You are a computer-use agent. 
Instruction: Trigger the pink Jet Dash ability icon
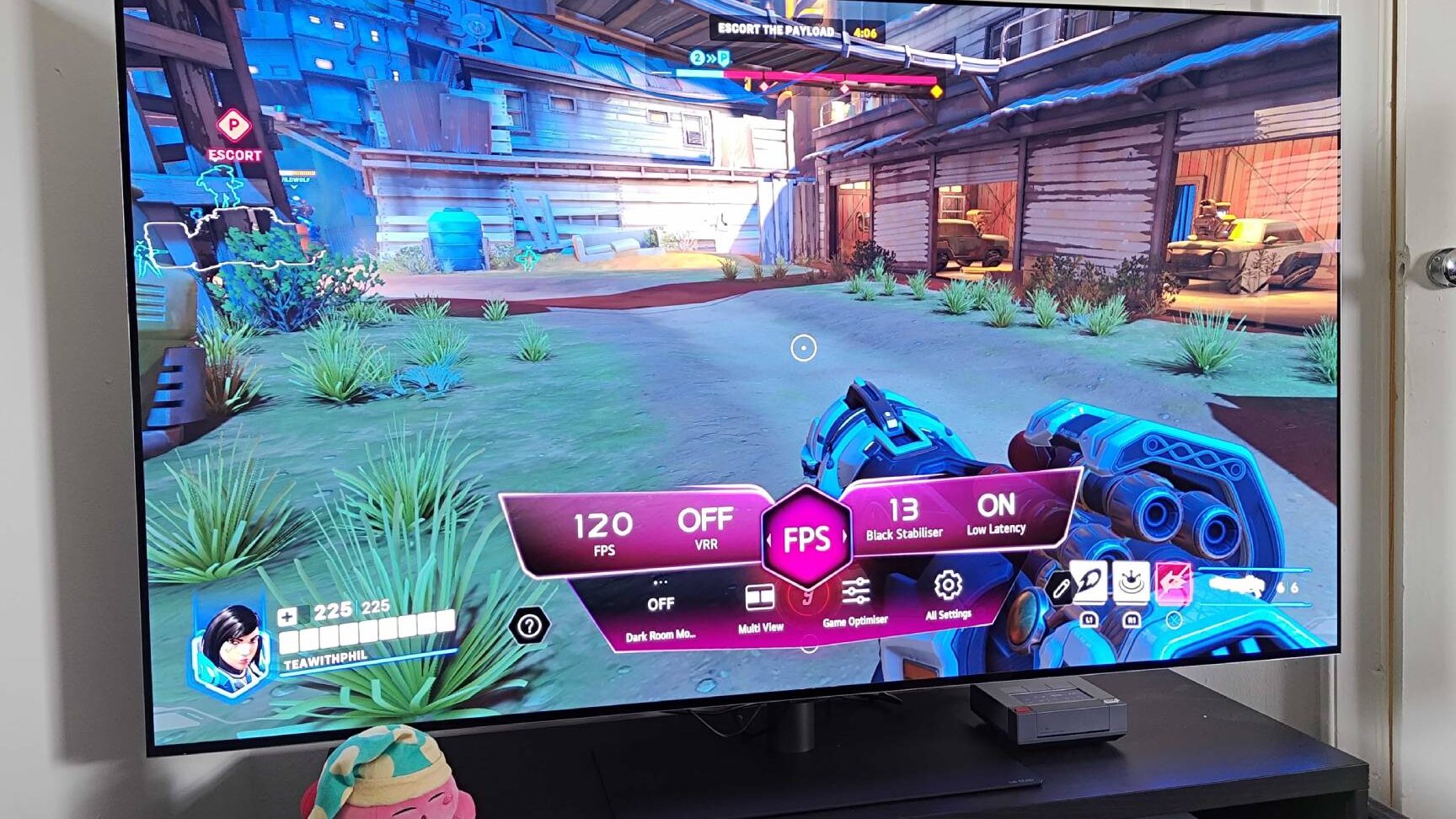click(1173, 582)
